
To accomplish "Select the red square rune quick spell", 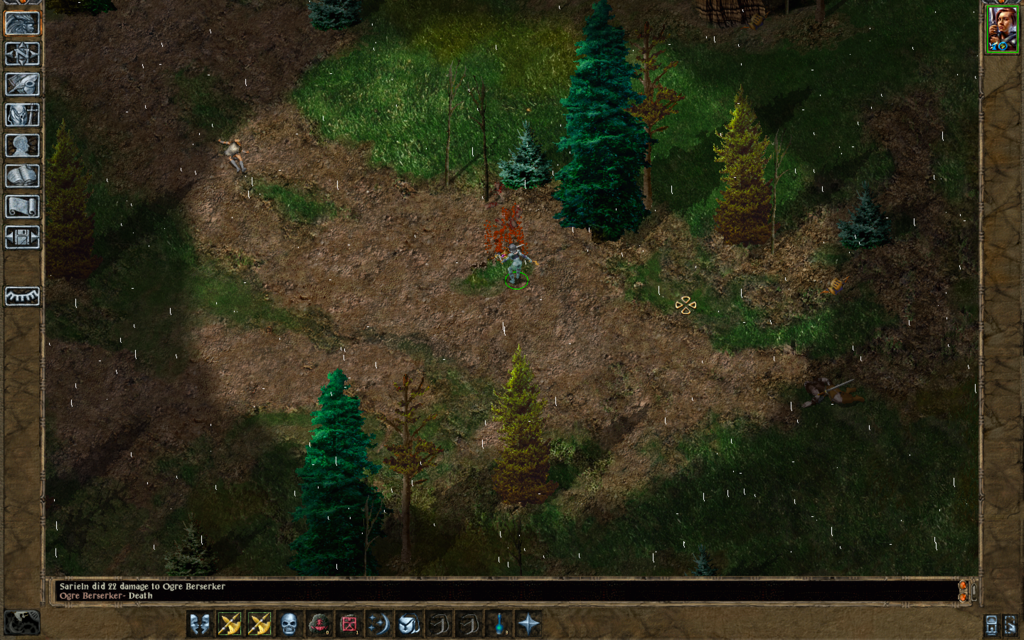I will point(349,624).
